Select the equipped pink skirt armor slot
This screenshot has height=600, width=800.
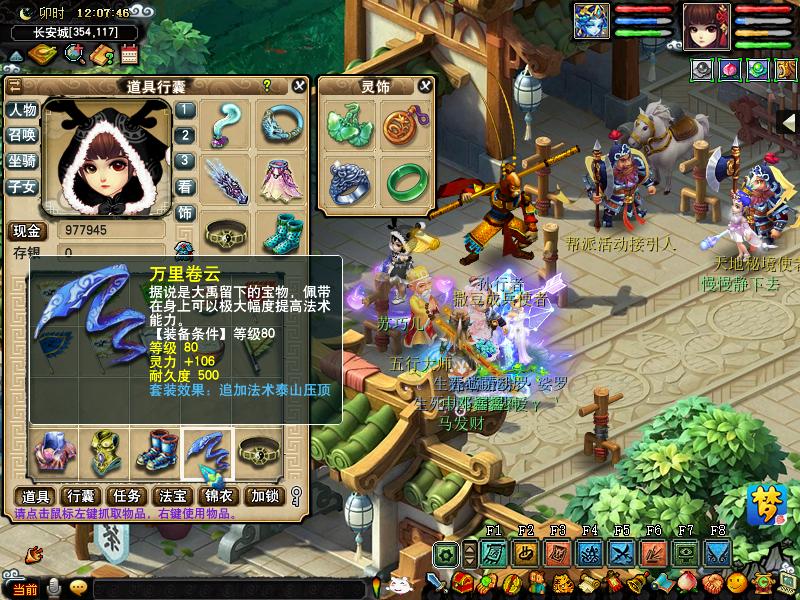pos(281,178)
